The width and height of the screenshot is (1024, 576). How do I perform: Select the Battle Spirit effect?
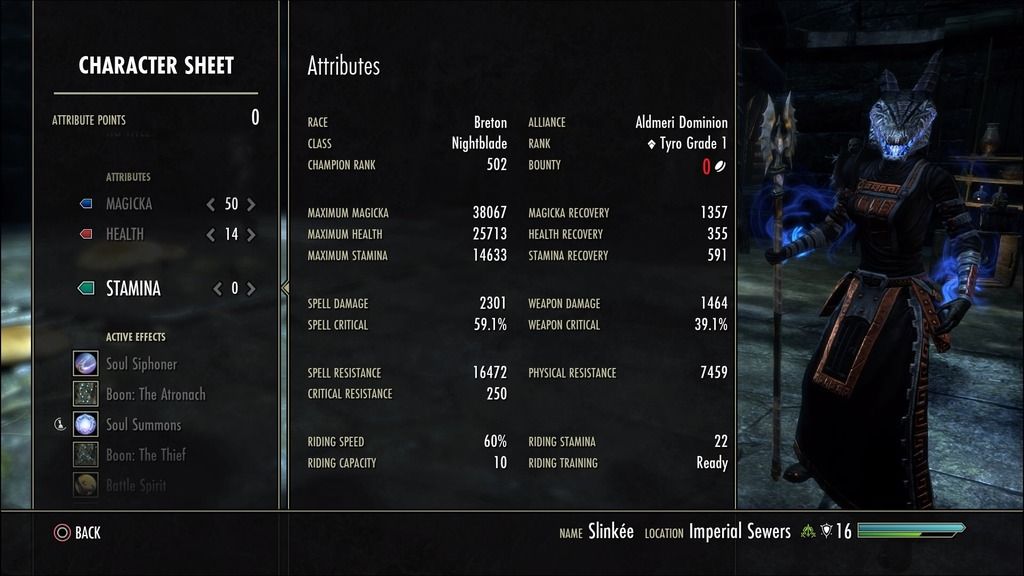pos(136,485)
